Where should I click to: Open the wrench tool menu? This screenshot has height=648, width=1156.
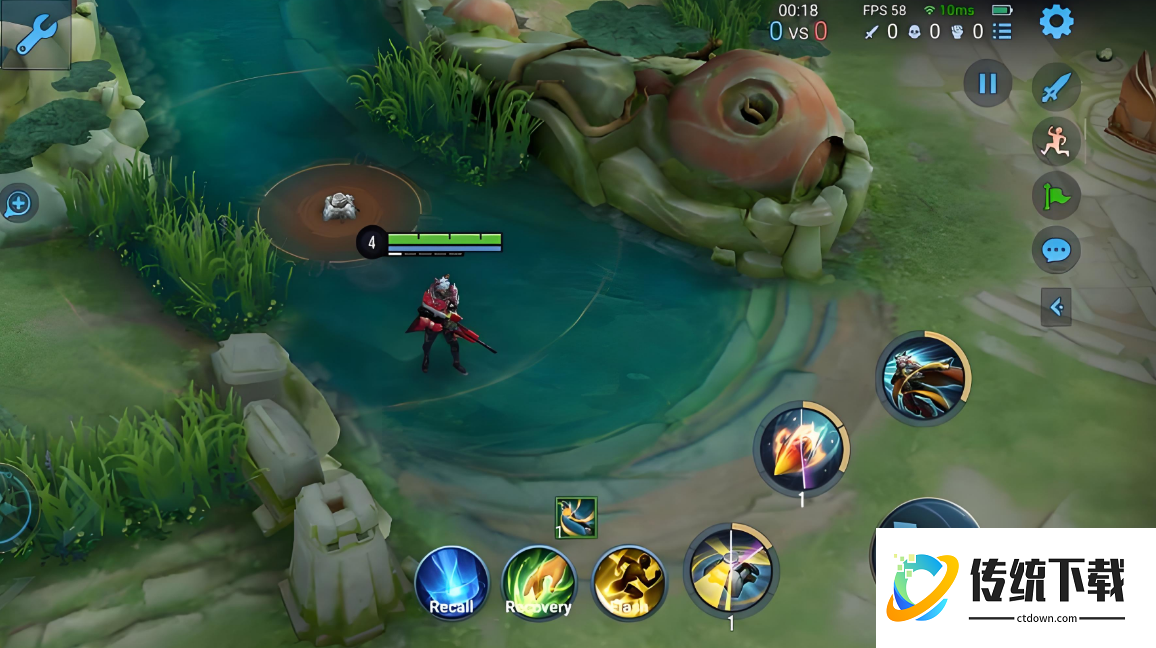[36, 35]
